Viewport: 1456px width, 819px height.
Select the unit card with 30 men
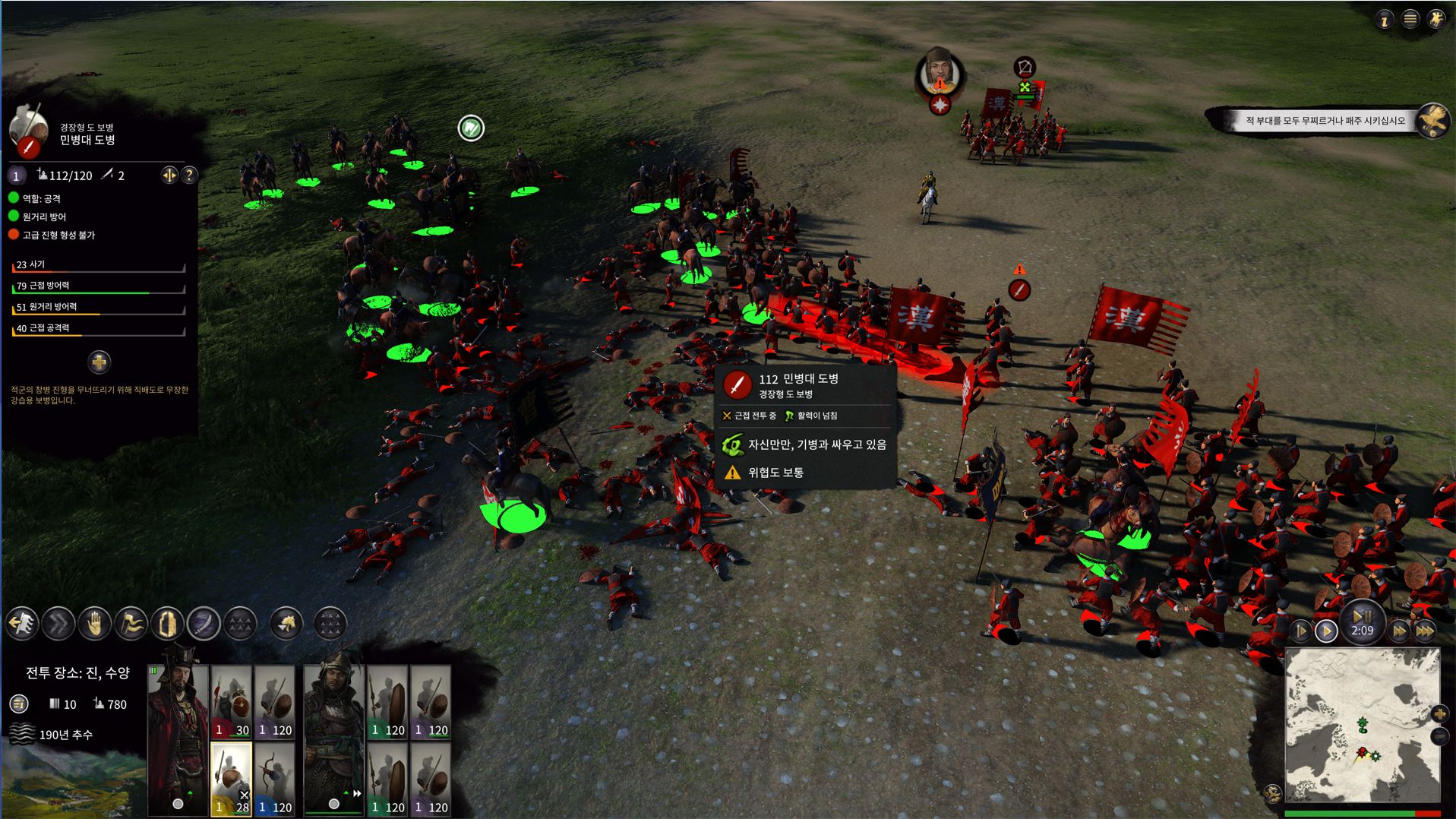click(232, 702)
